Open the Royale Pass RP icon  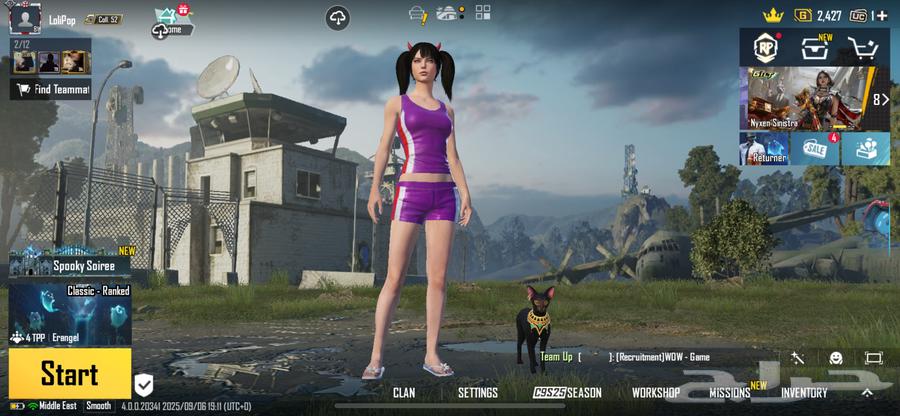(766, 47)
